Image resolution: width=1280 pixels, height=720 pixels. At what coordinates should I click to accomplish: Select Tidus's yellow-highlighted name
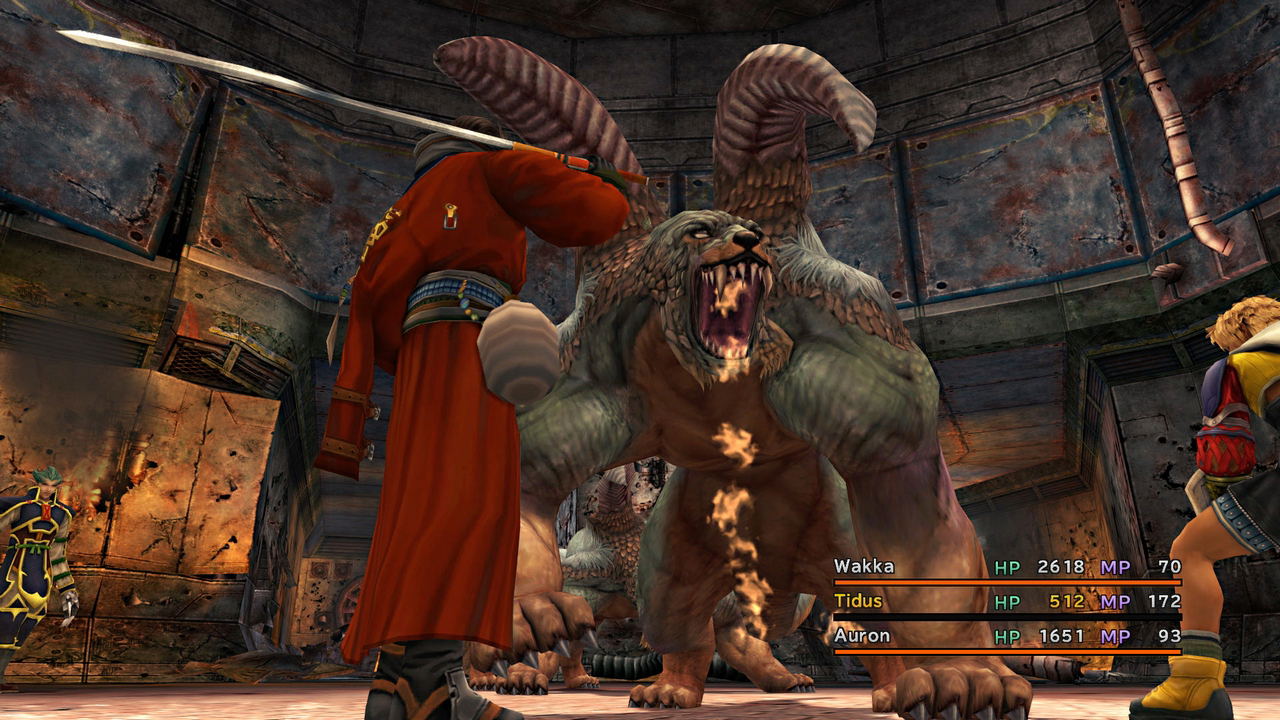(x=860, y=601)
